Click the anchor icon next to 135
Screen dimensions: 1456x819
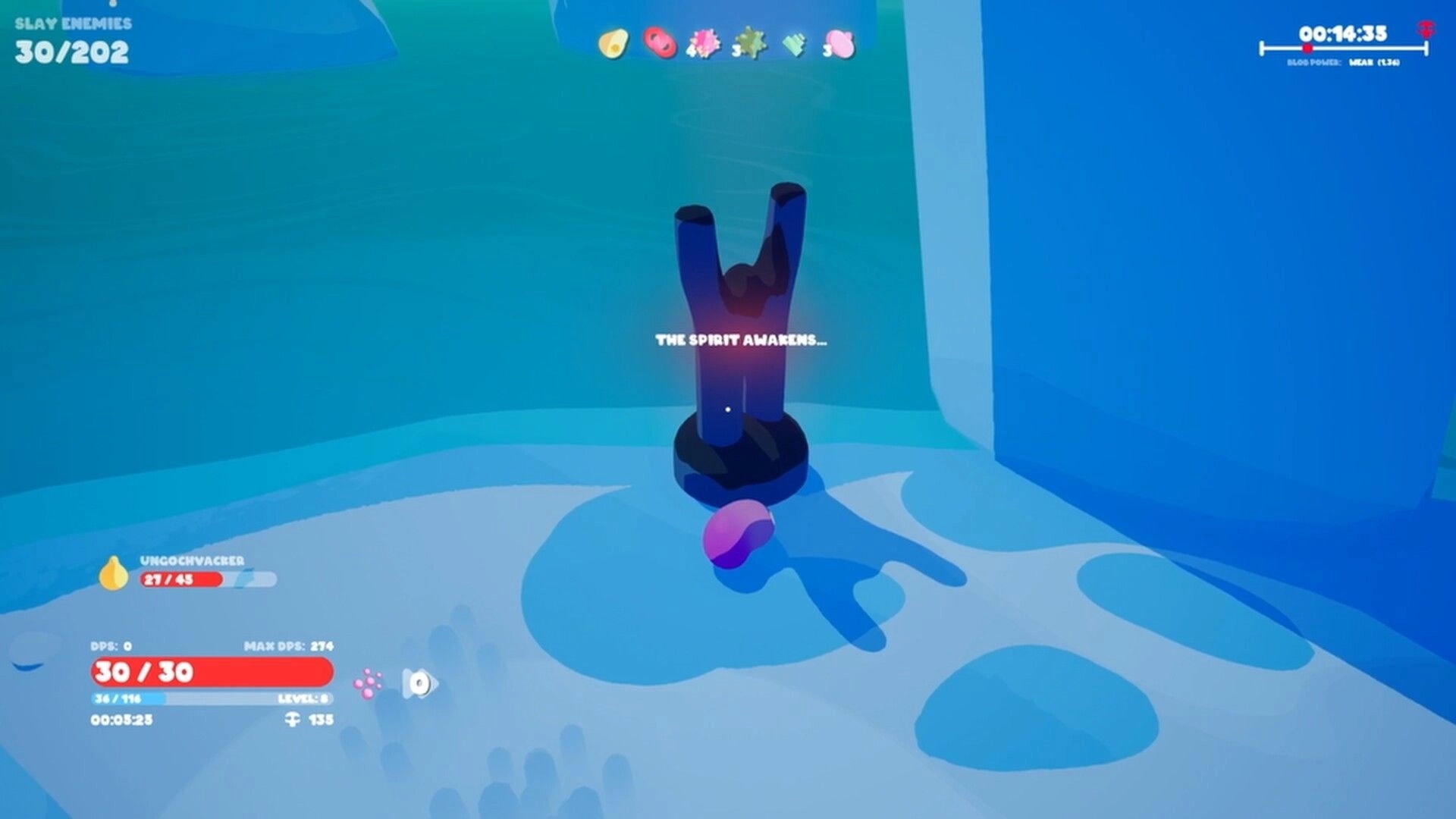pyautogui.click(x=291, y=720)
